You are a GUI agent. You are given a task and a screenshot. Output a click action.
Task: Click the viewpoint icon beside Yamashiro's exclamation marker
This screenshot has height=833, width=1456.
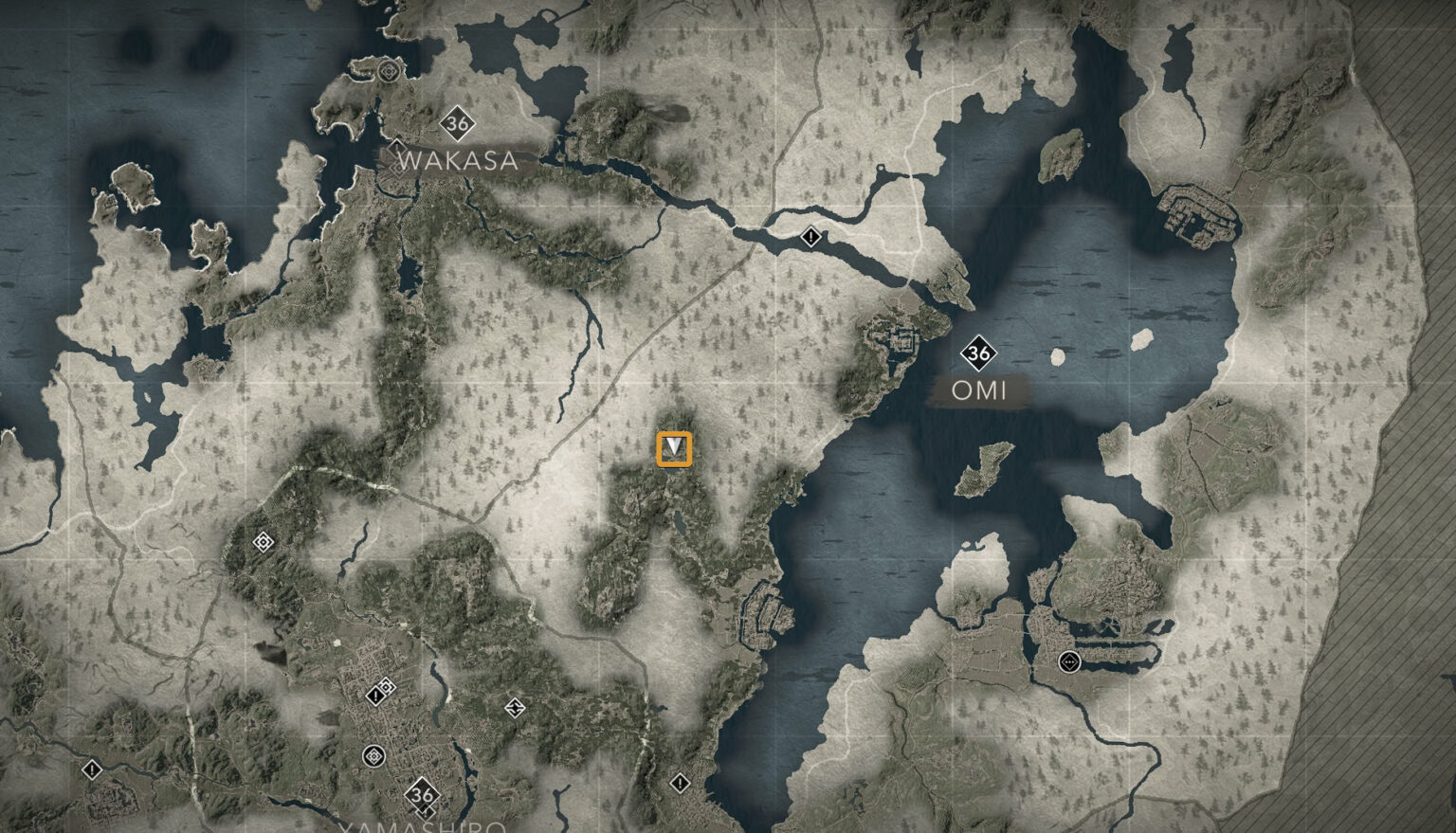[387, 685]
